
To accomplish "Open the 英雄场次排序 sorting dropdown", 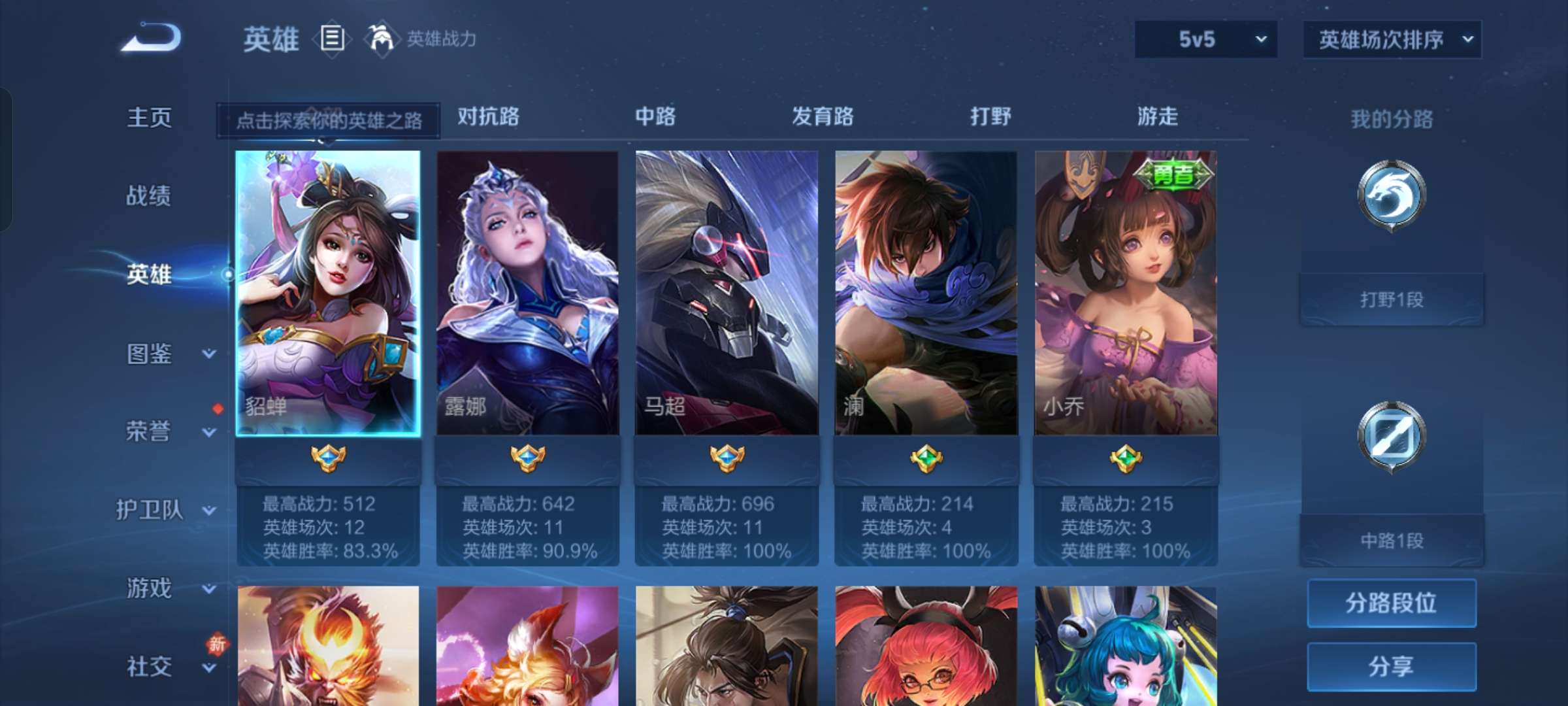I will 1391,39.
